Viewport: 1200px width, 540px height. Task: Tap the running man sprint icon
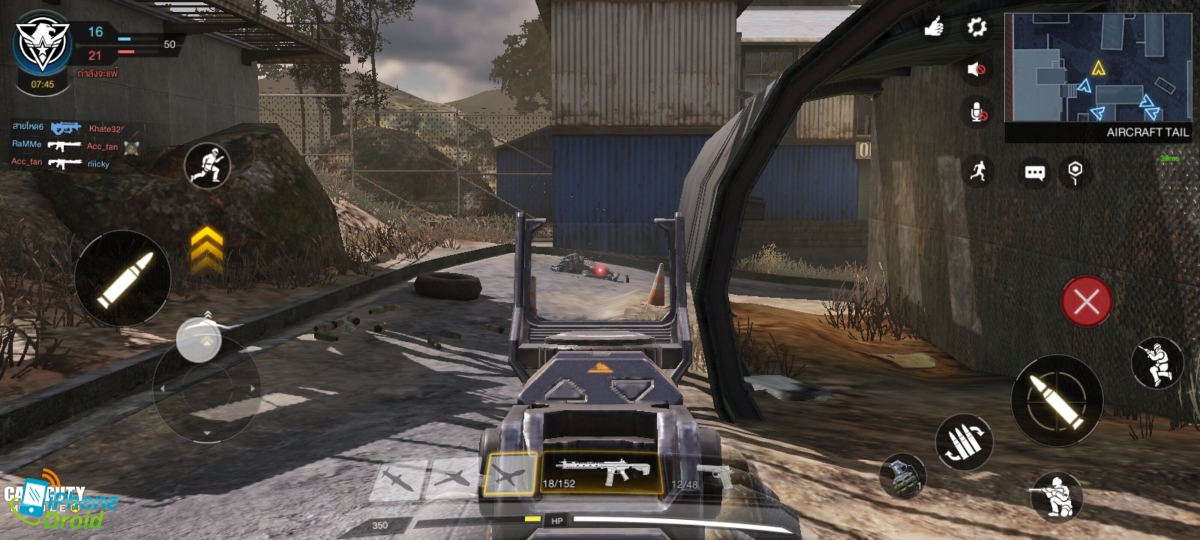click(x=977, y=171)
